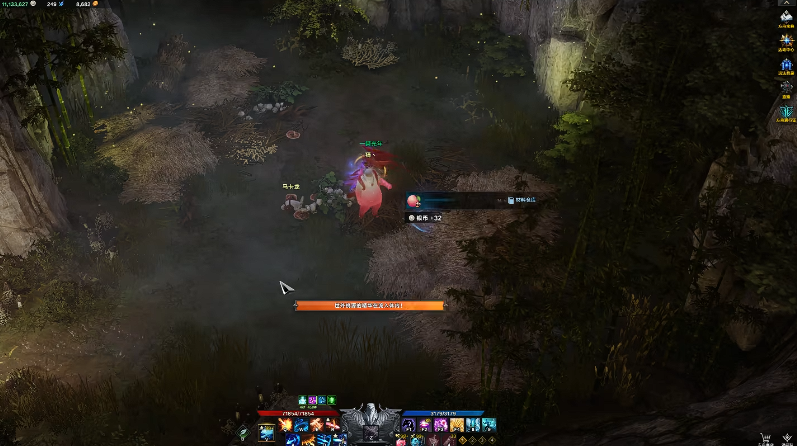Screen dimensions: 797x446
Task: Open the shopping cart icon
Action: coord(766,437)
